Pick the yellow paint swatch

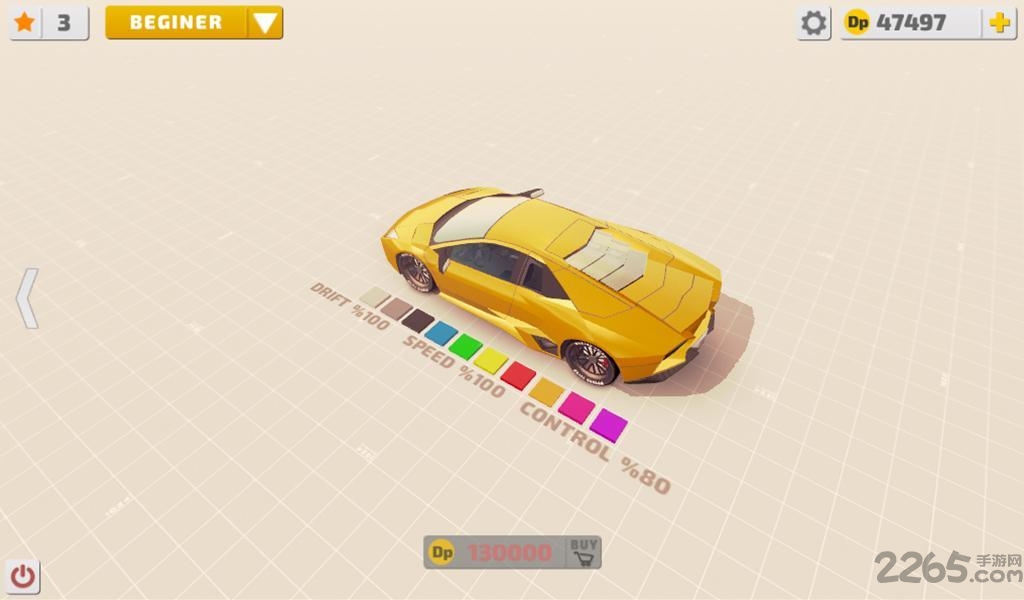click(x=491, y=360)
